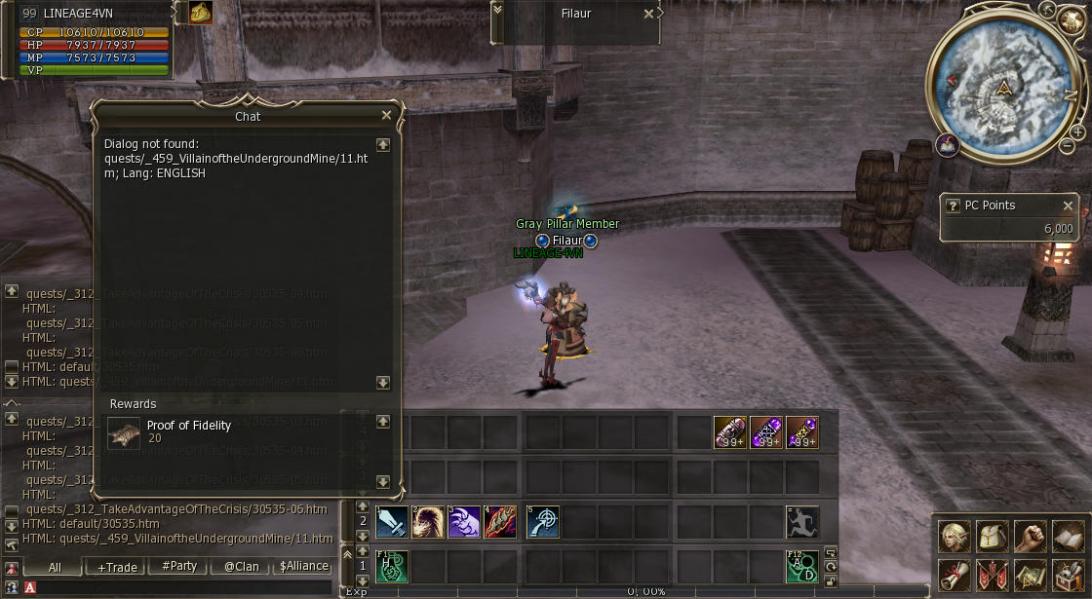The image size is (1092, 599).
Task: Open the skills open-book icon
Action: pyautogui.click(x=1066, y=537)
